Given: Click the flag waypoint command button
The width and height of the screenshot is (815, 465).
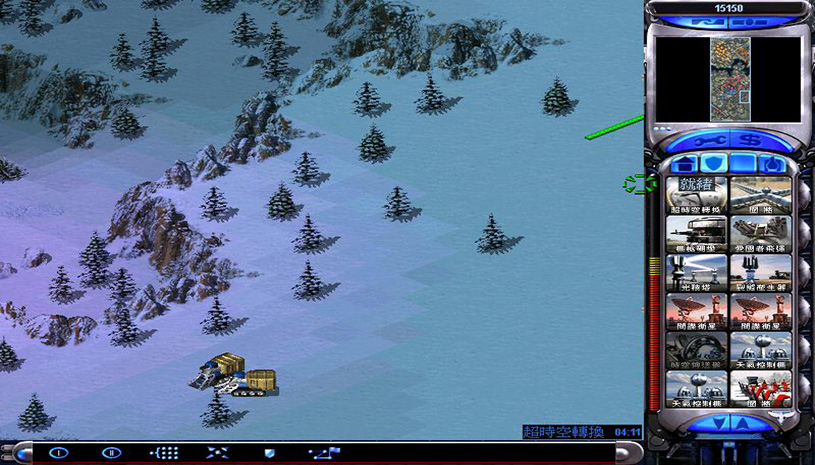Looking at the screenshot, I should (322, 453).
